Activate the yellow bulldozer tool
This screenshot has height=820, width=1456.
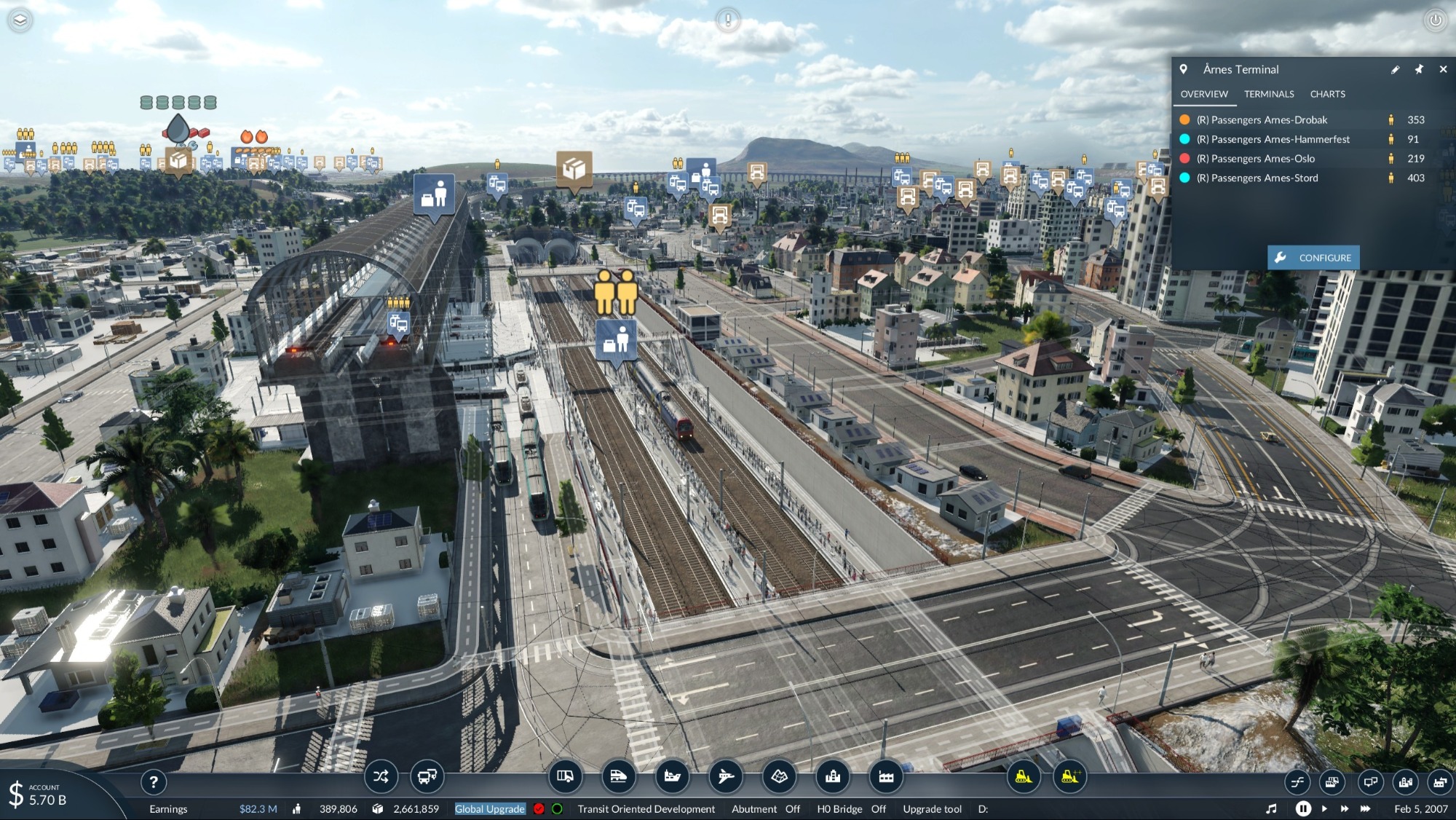click(1023, 777)
